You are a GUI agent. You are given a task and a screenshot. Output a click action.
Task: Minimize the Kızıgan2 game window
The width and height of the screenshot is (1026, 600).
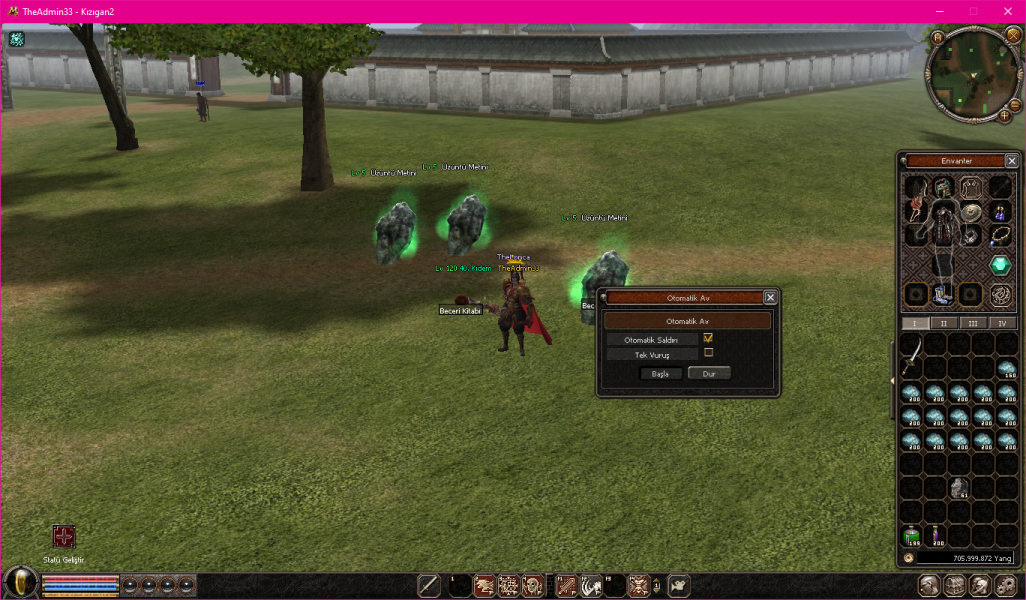tap(940, 10)
